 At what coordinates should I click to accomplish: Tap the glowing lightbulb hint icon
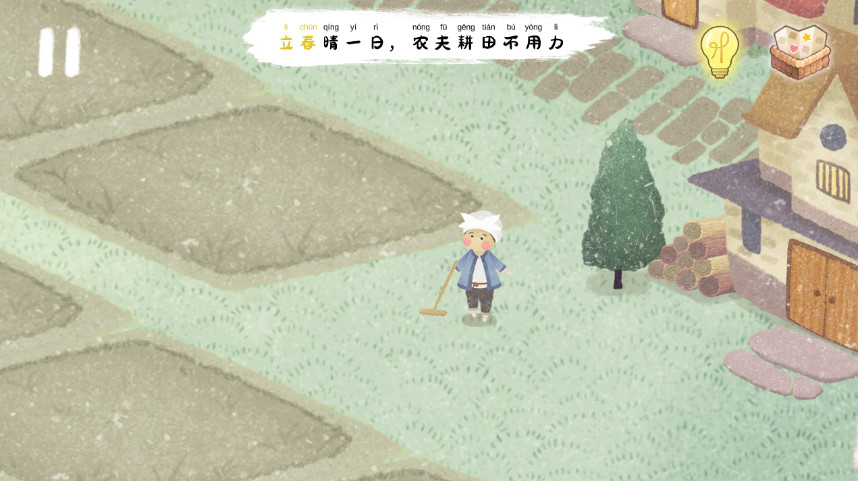[718, 50]
